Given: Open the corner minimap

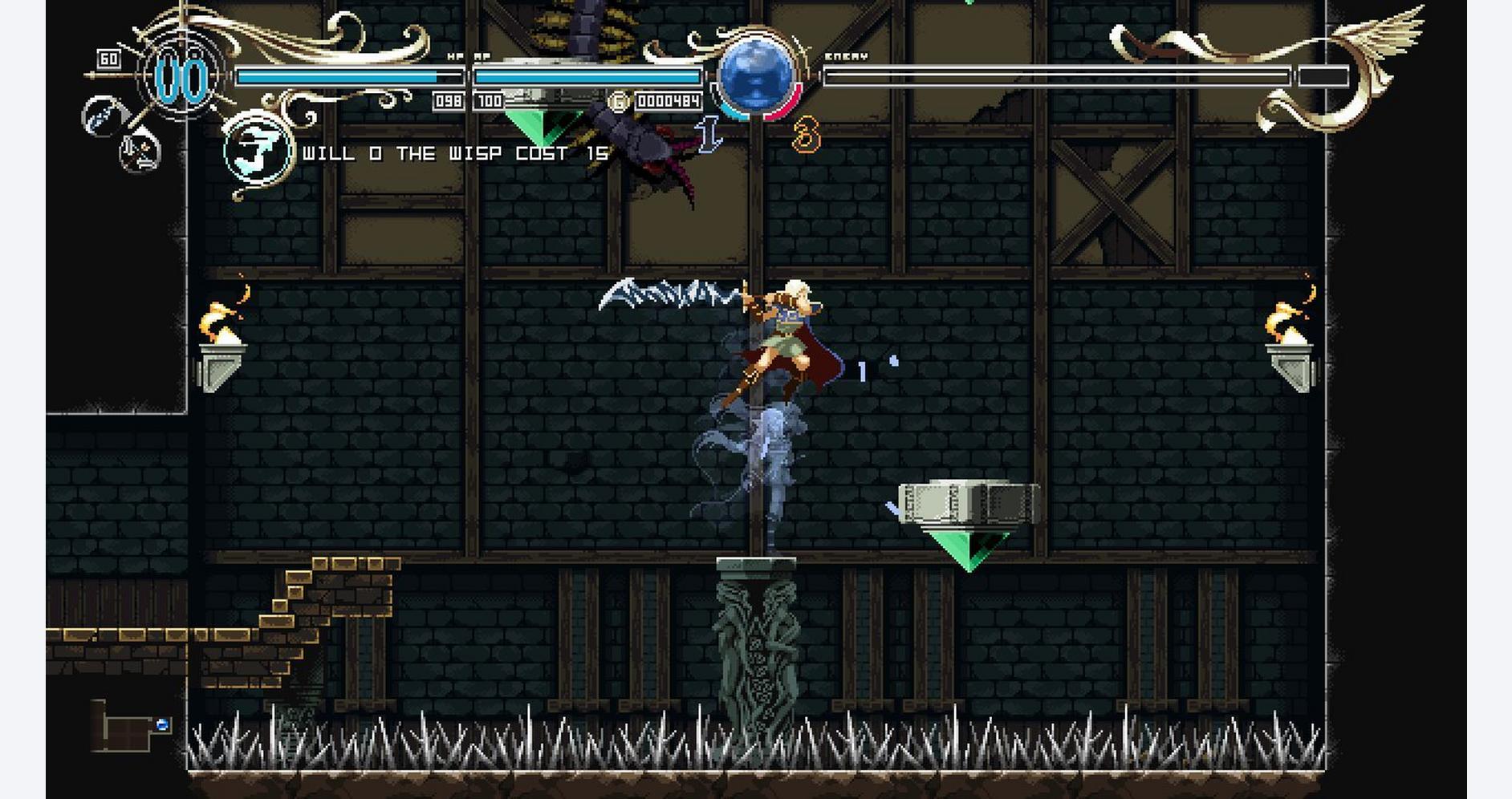Looking at the screenshot, I should [128, 727].
